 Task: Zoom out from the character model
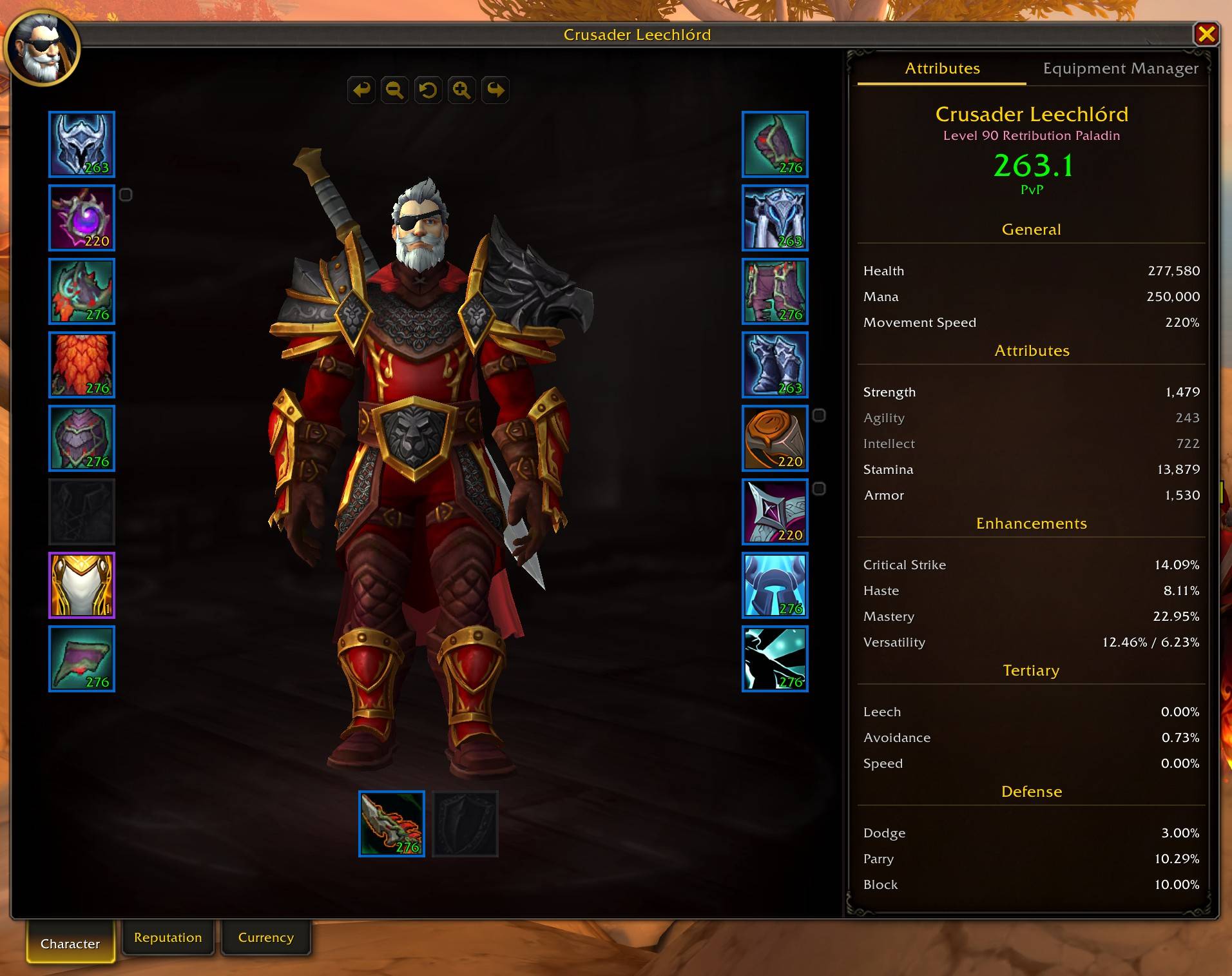pos(394,90)
